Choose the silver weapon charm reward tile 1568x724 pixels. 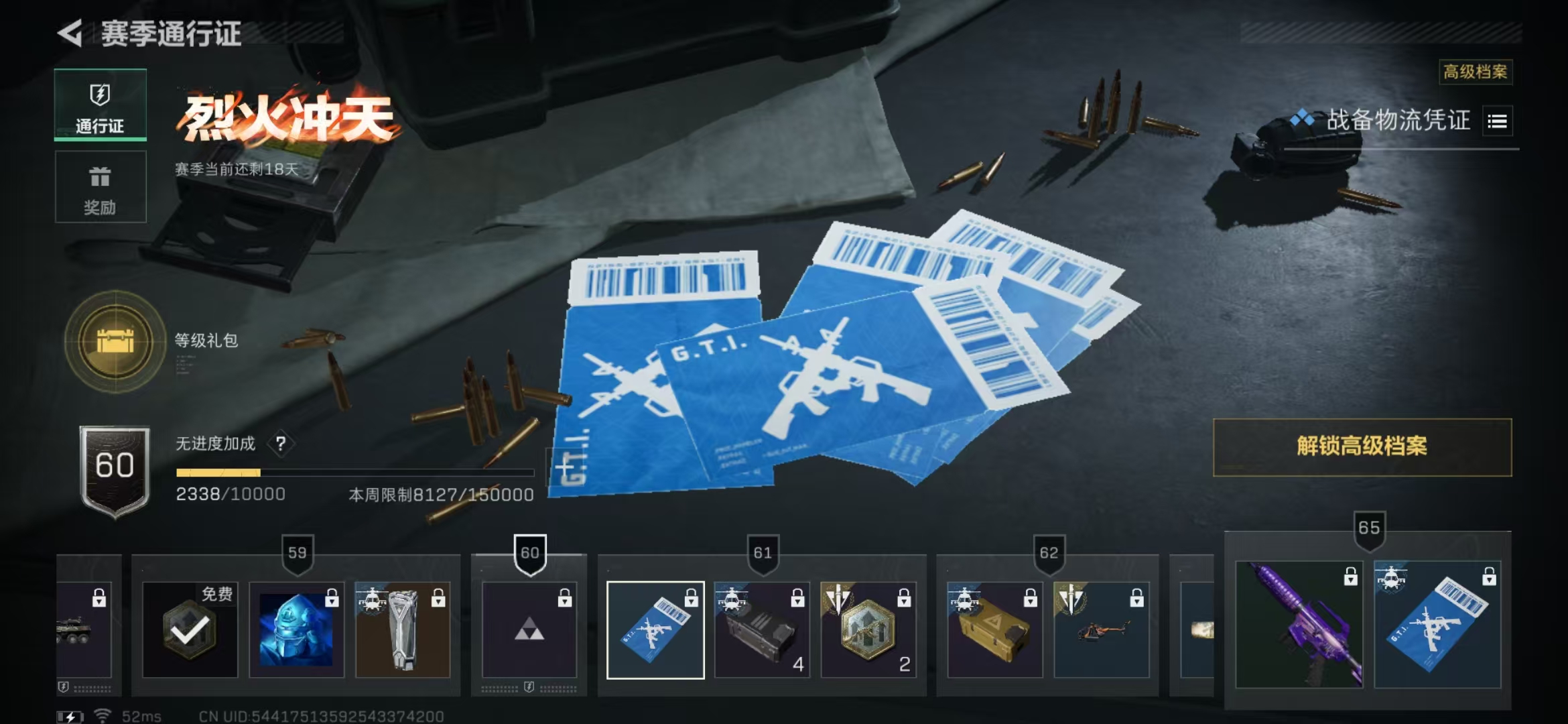tap(403, 629)
